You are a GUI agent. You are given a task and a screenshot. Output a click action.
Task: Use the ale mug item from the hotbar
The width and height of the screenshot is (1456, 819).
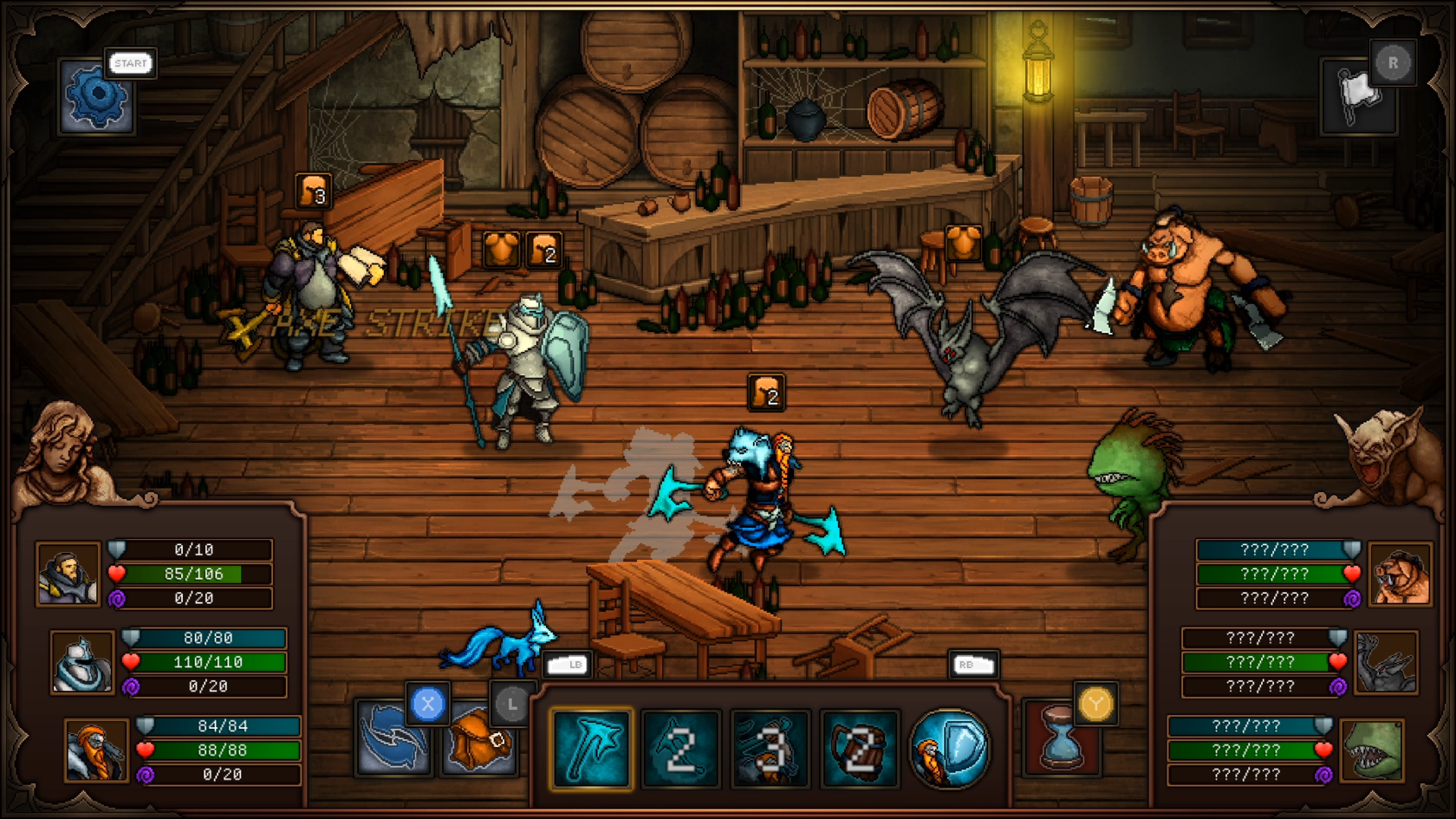click(860, 749)
